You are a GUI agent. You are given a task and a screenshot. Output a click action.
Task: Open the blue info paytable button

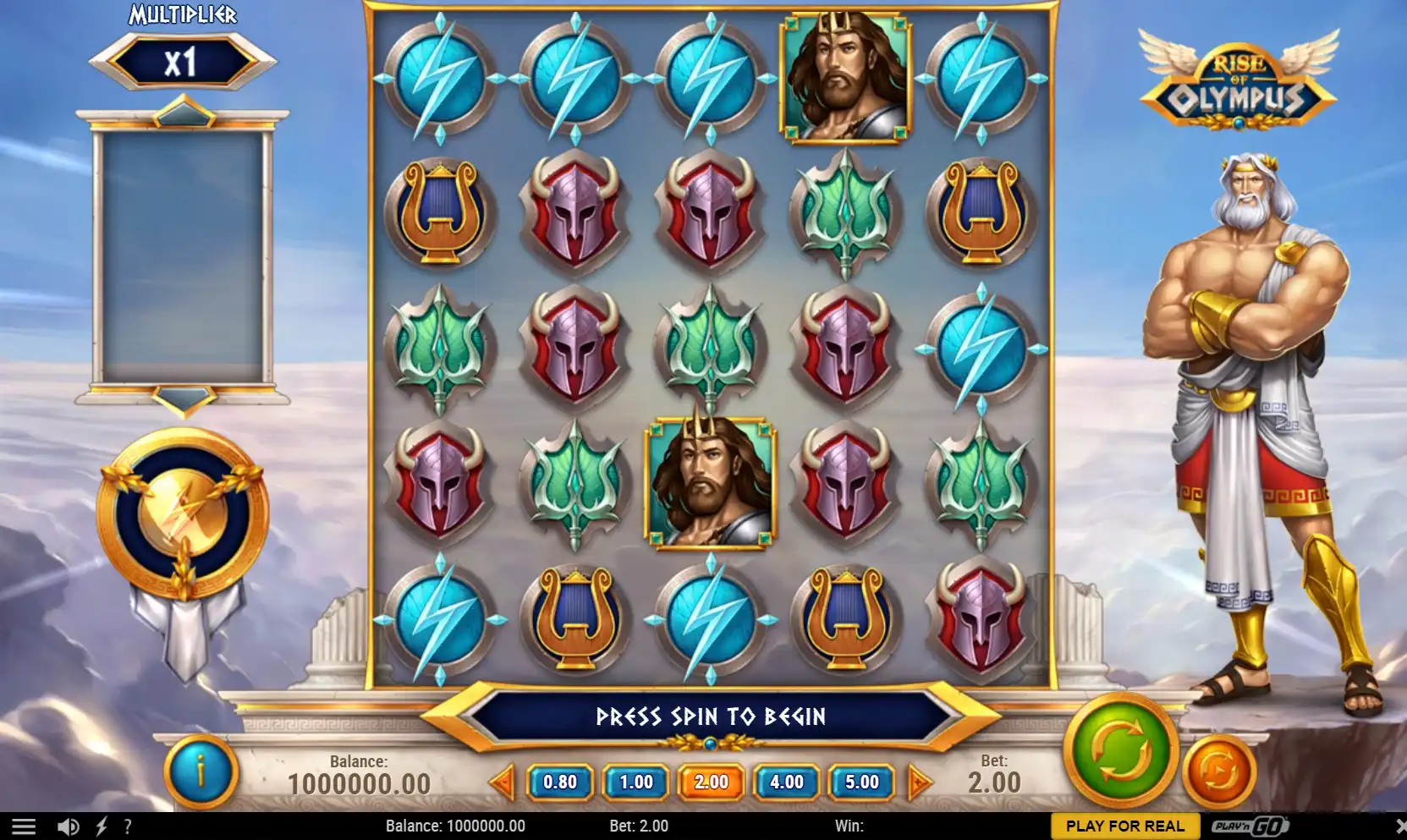coord(201,771)
